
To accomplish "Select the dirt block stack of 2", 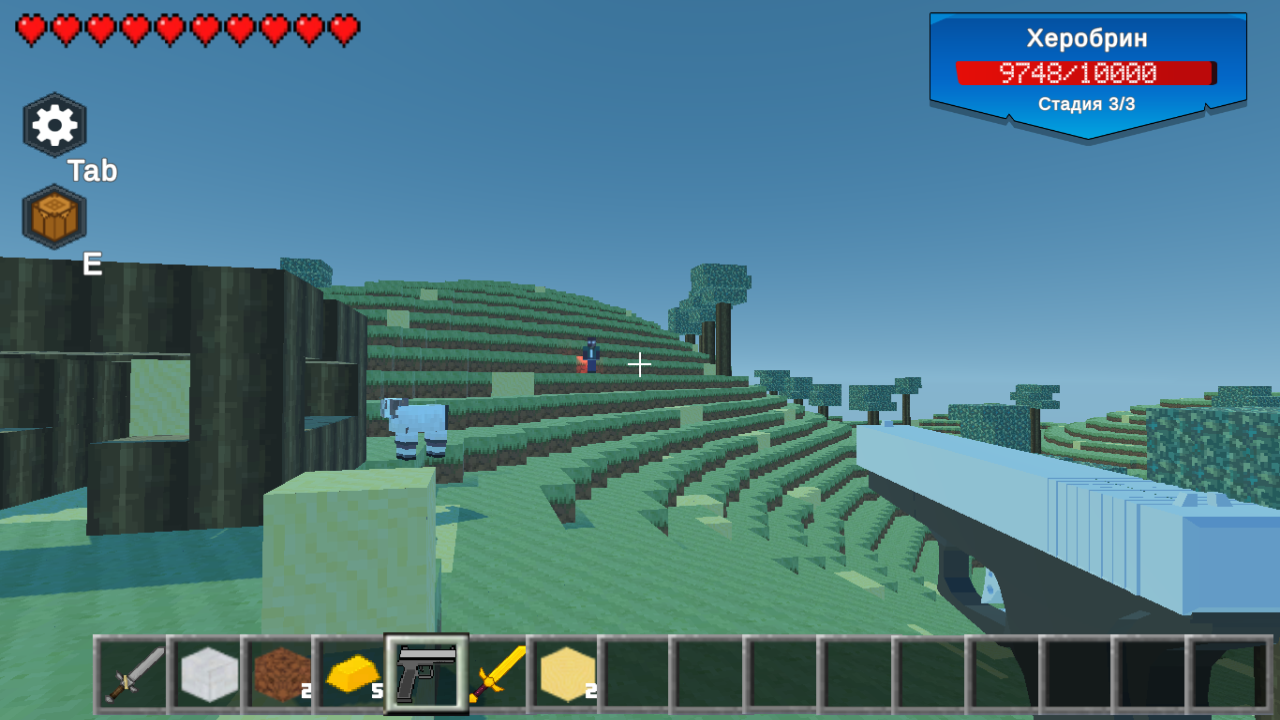I will [x=281, y=675].
